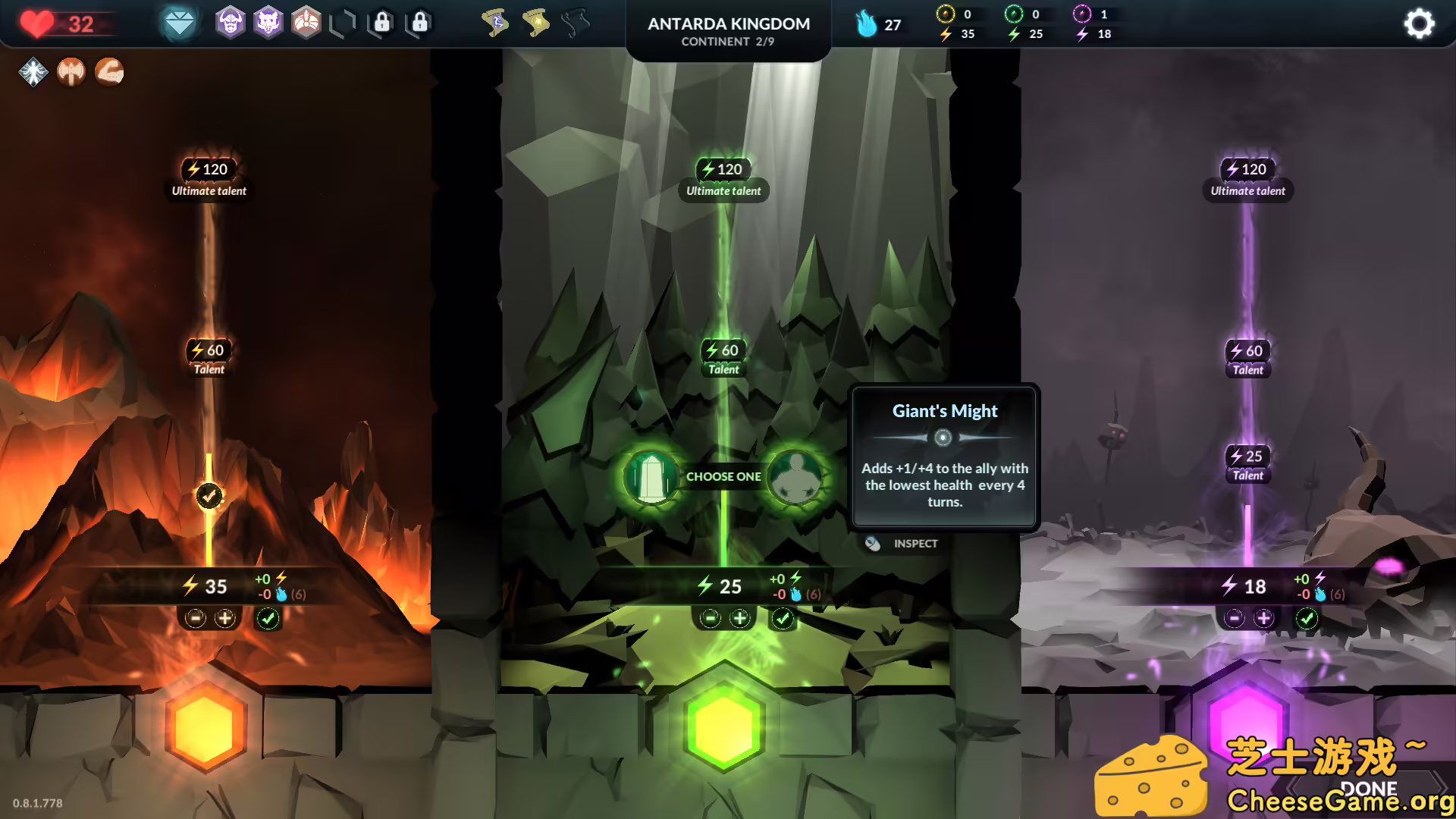This screenshot has width=1456, height=819.
Task: Remove energy from the fire tree
Action: pyautogui.click(x=196, y=619)
